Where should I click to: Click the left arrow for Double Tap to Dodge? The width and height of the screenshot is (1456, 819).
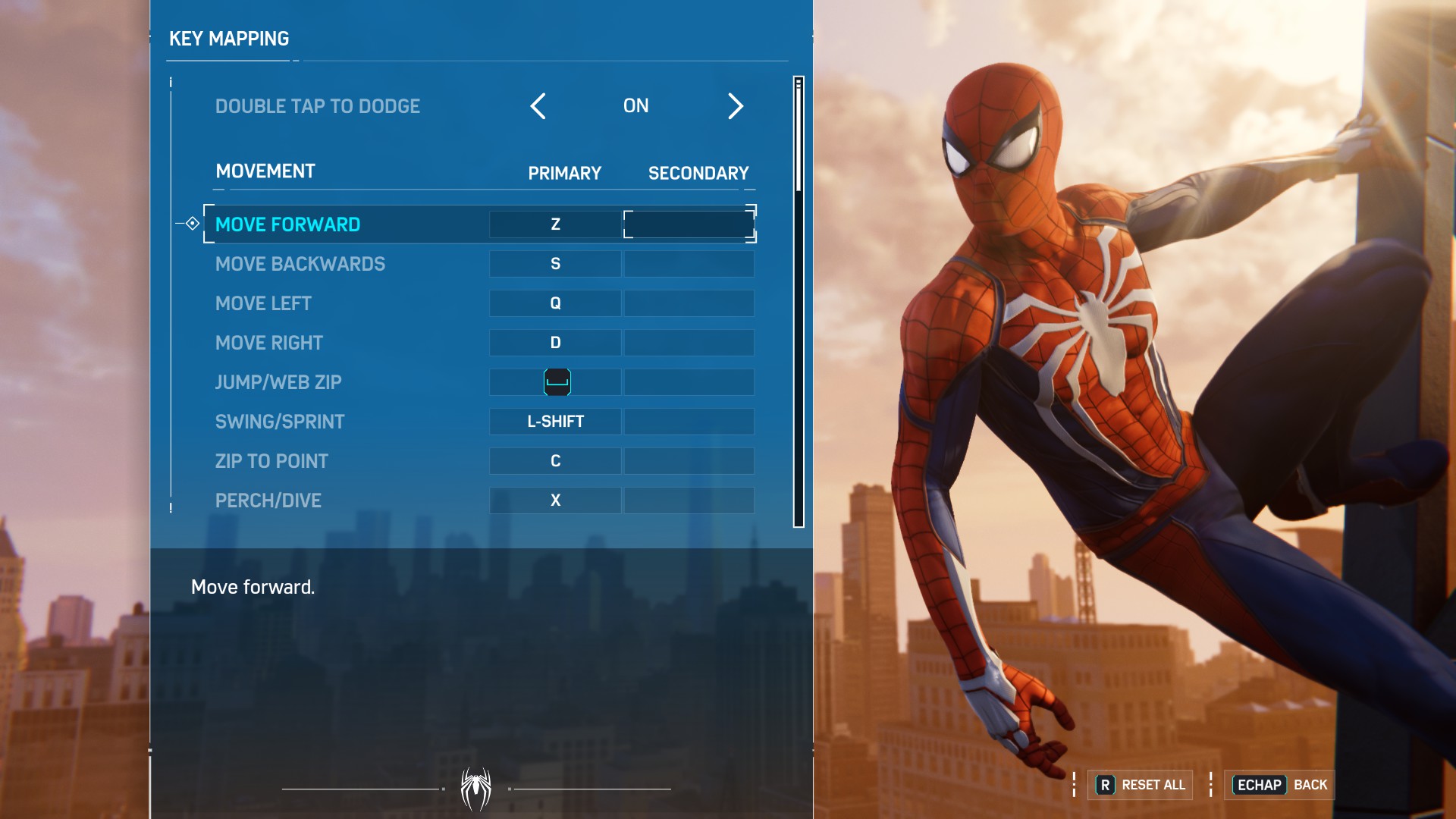pyautogui.click(x=538, y=107)
